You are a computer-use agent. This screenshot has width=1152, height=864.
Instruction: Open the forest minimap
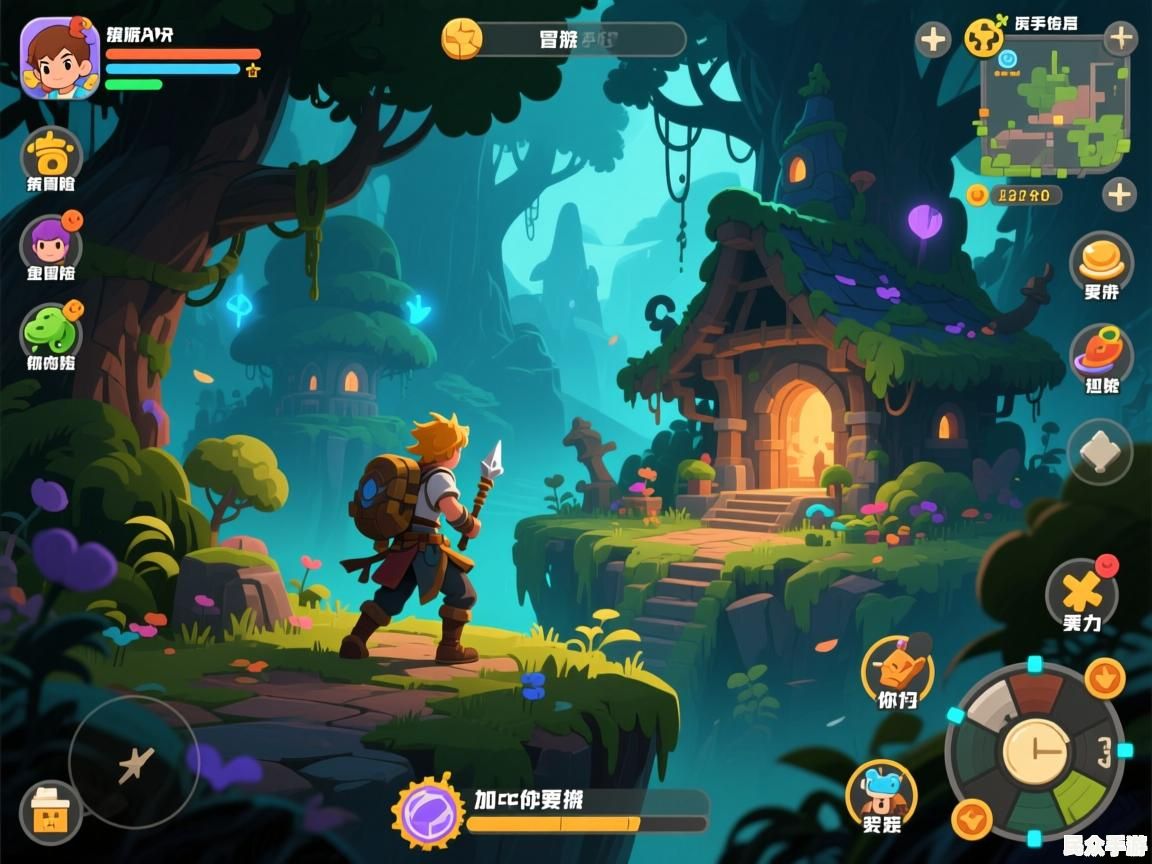click(1054, 105)
